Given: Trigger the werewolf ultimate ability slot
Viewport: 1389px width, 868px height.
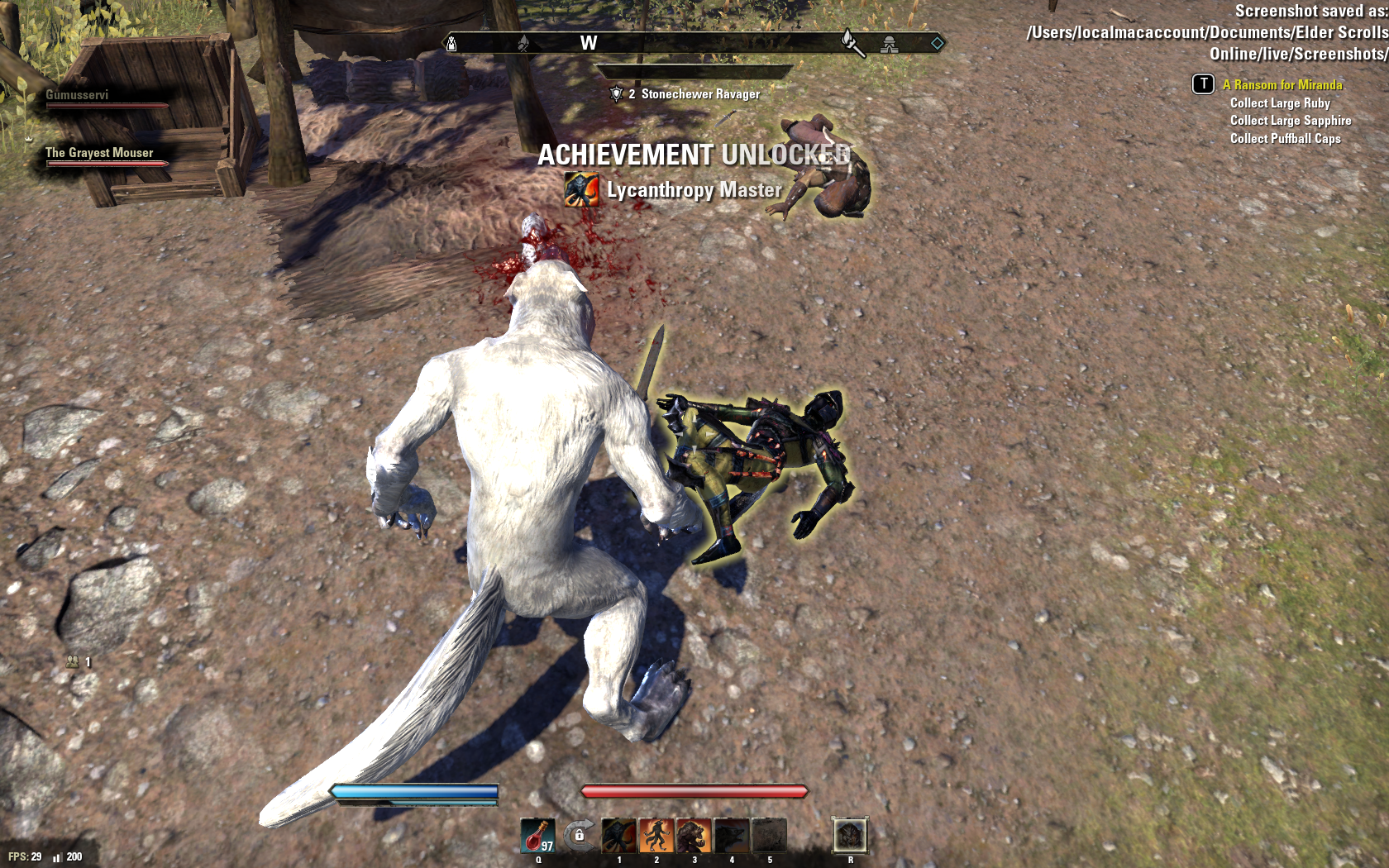Looking at the screenshot, I should coord(849,836).
